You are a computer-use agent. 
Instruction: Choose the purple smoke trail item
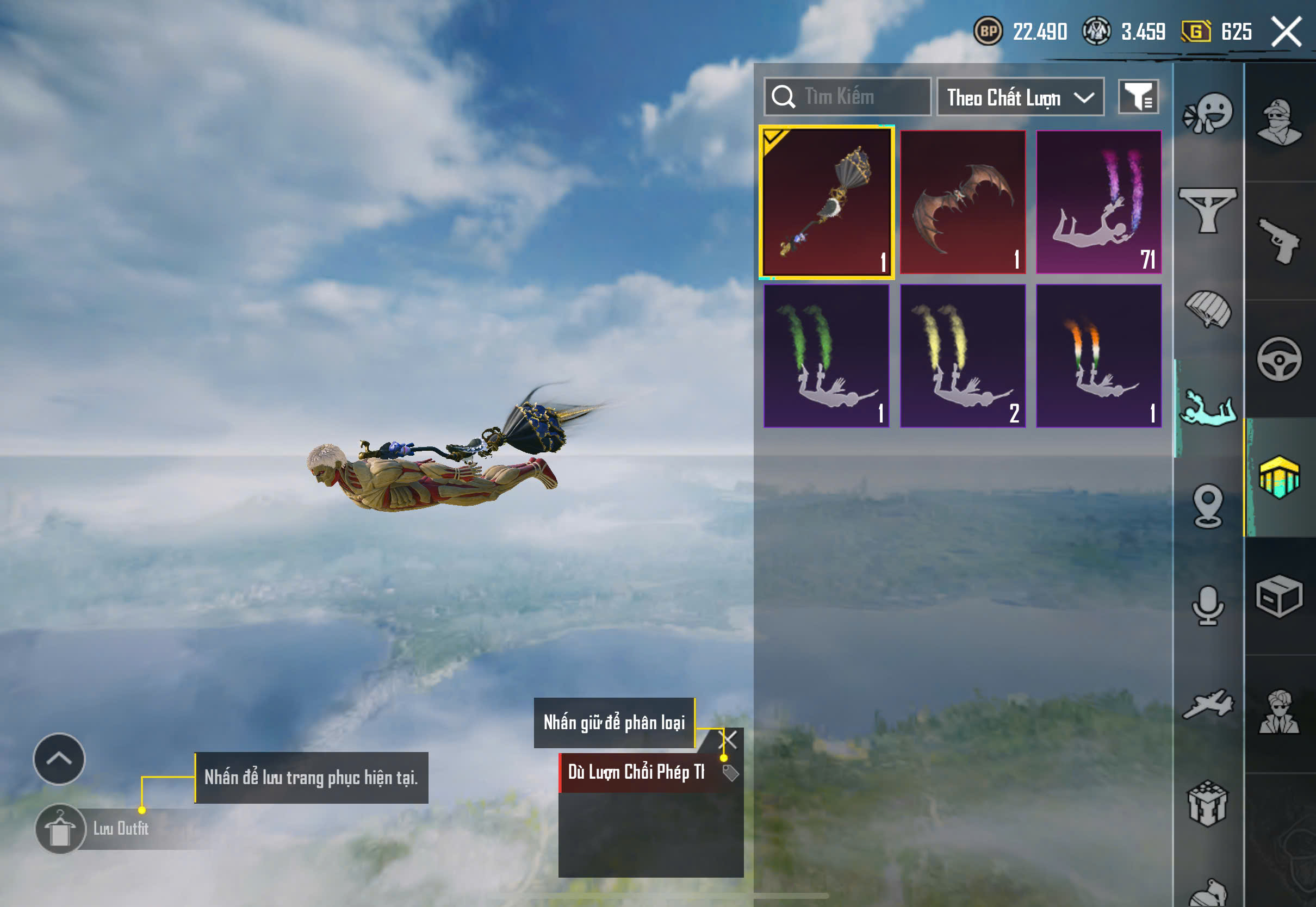(1098, 202)
